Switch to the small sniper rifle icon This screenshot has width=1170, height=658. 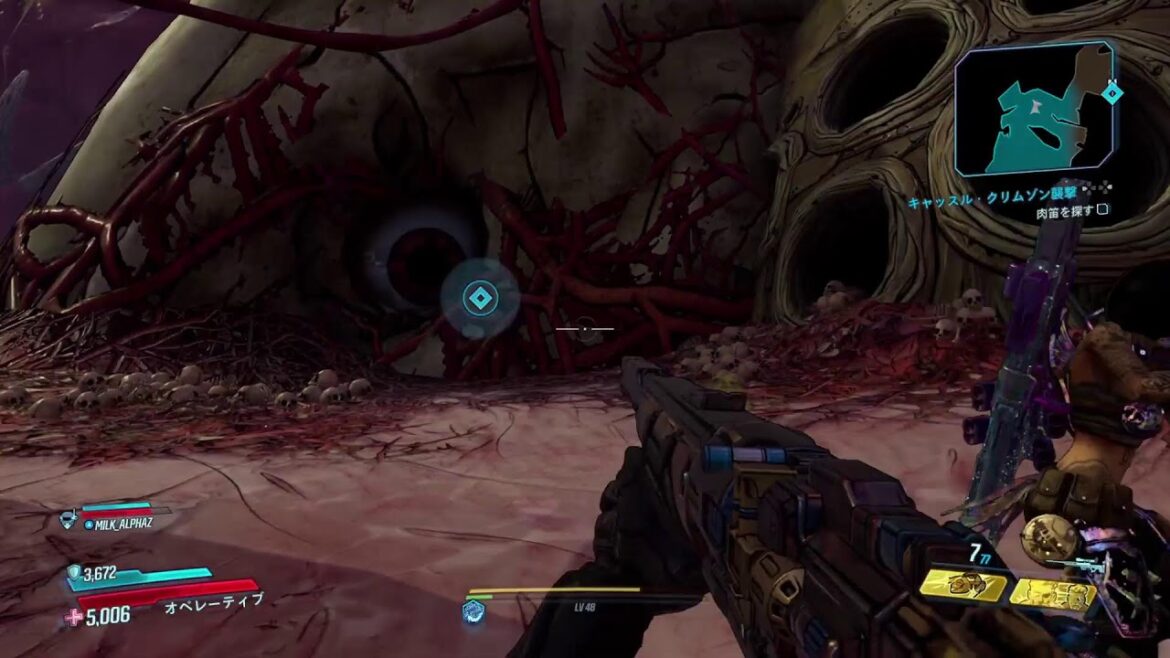click(1087, 566)
